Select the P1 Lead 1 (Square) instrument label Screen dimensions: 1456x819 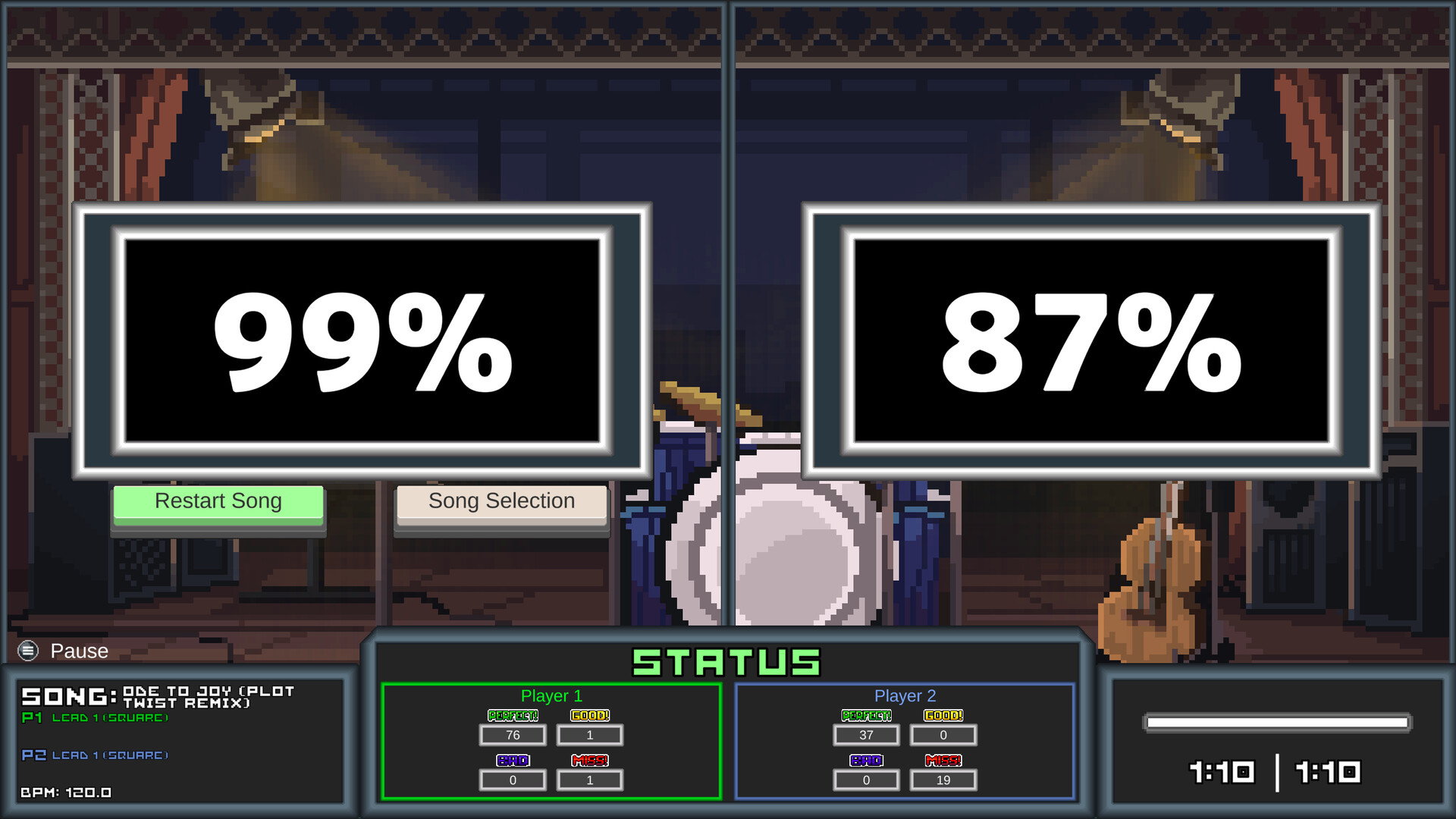[95, 717]
